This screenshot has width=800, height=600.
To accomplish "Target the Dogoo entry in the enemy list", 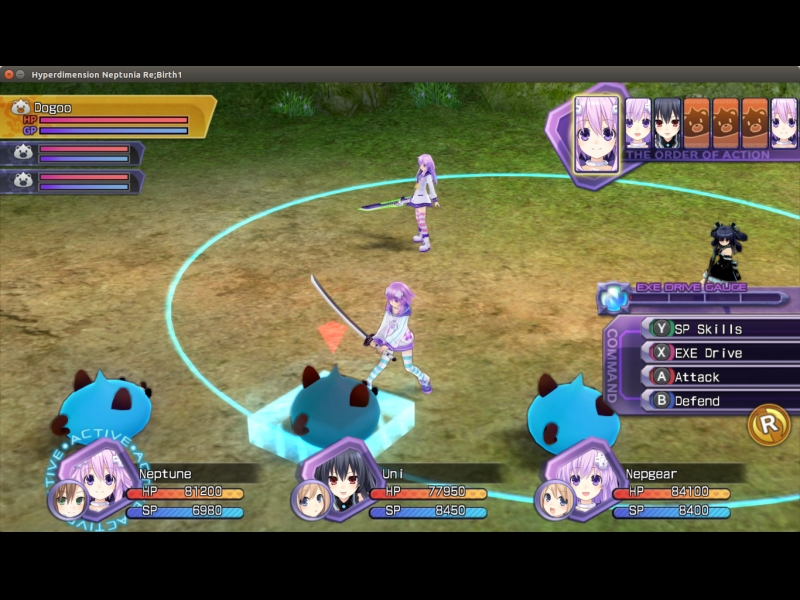I will click(108, 116).
